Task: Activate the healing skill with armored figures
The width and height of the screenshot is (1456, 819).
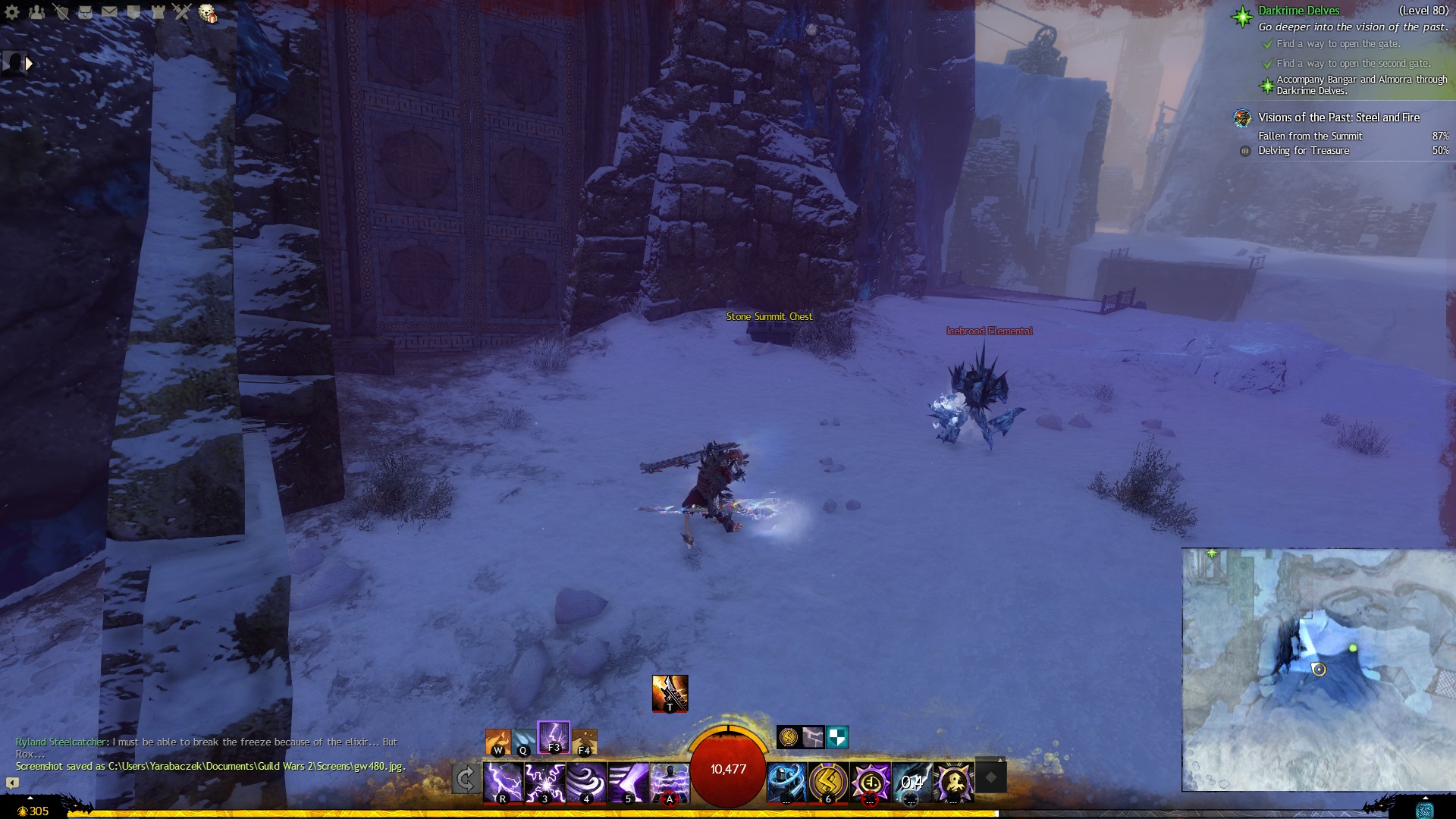Action: (x=786, y=782)
